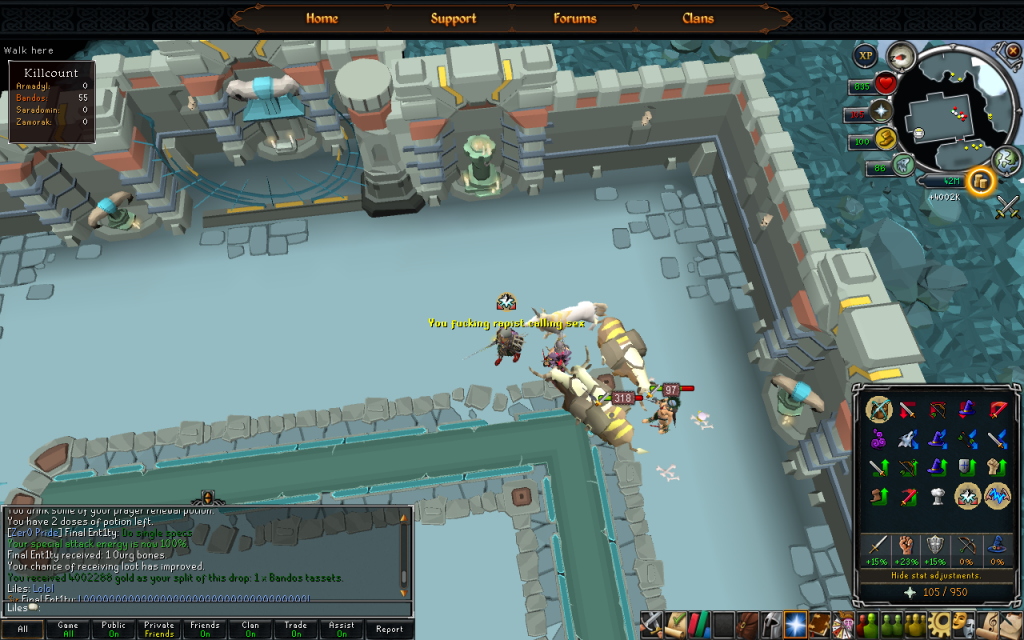Viewport: 1024px width, 640px height.
Task: Select the Clan chat filter tab
Action: coord(250,629)
